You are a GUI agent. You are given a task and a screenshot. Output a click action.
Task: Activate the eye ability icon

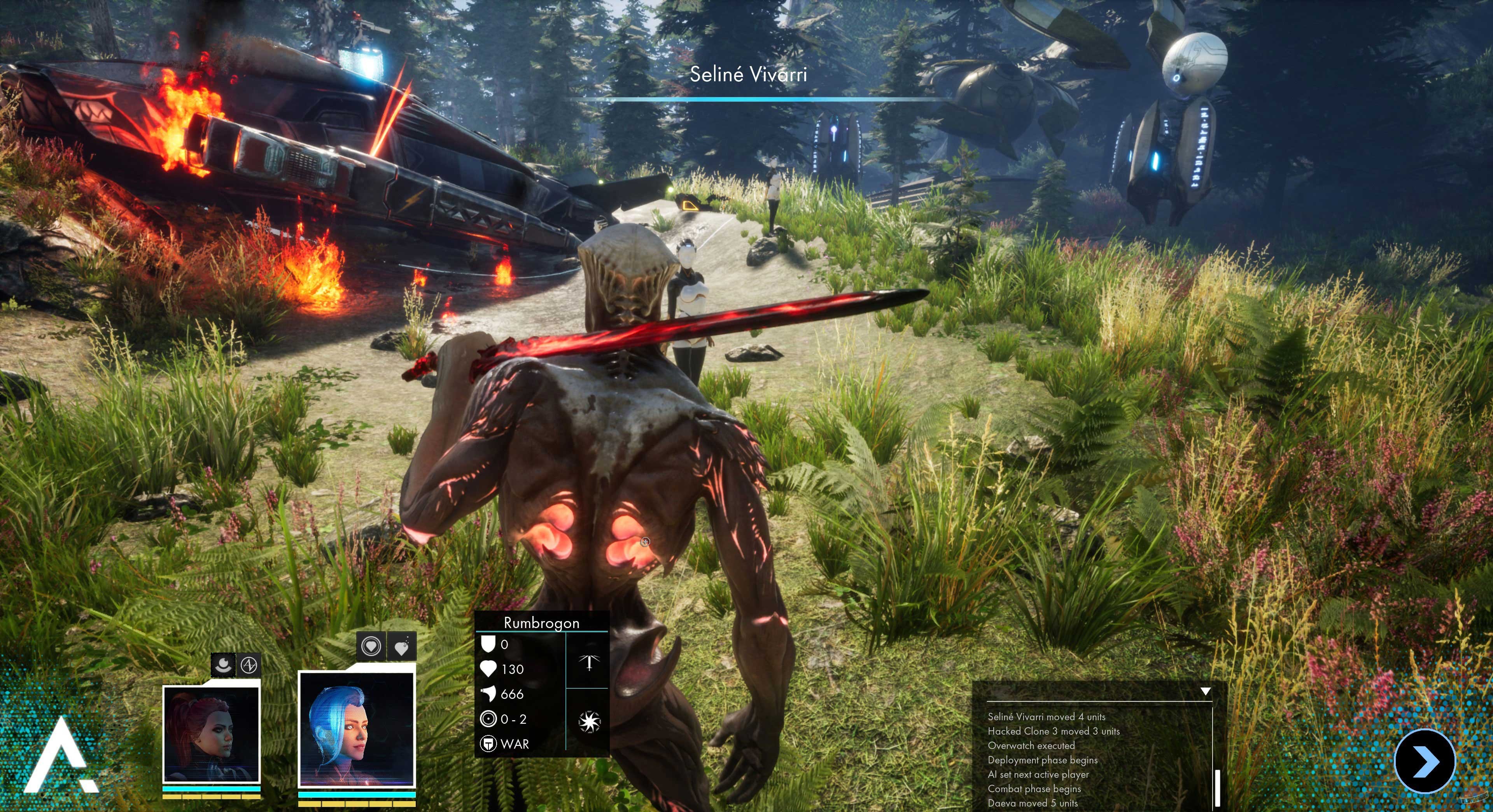(x=223, y=665)
